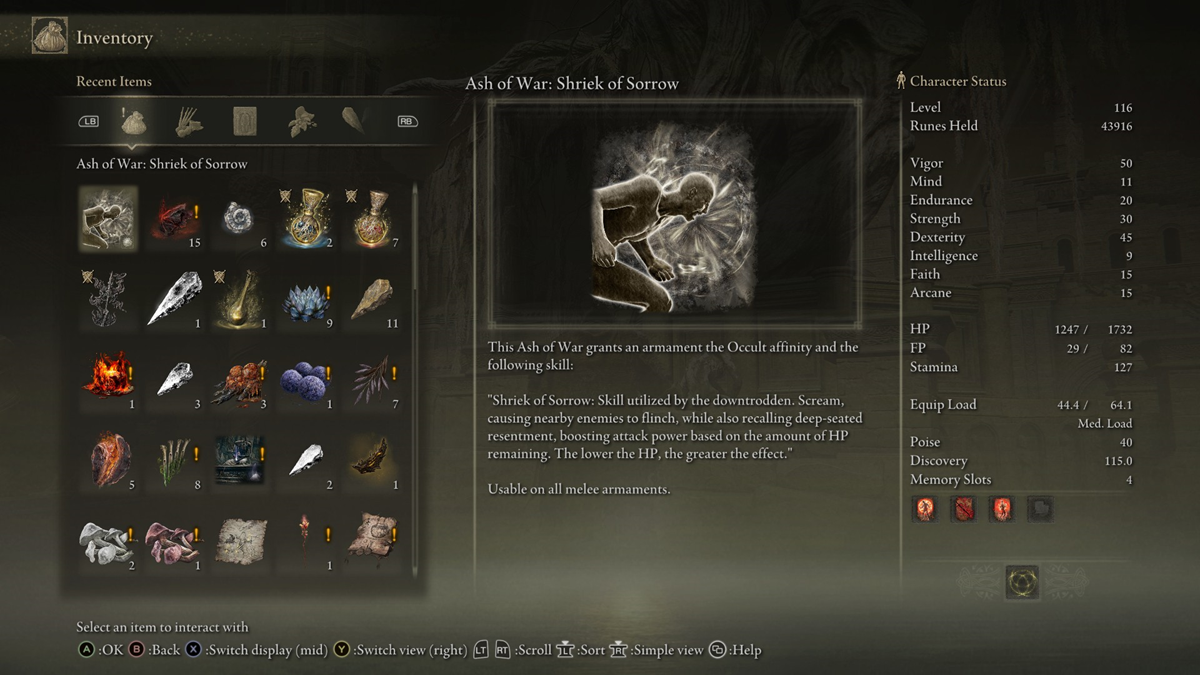Click the golden ring emblem under Character Status
The image size is (1200, 675).
point(1022,582)
